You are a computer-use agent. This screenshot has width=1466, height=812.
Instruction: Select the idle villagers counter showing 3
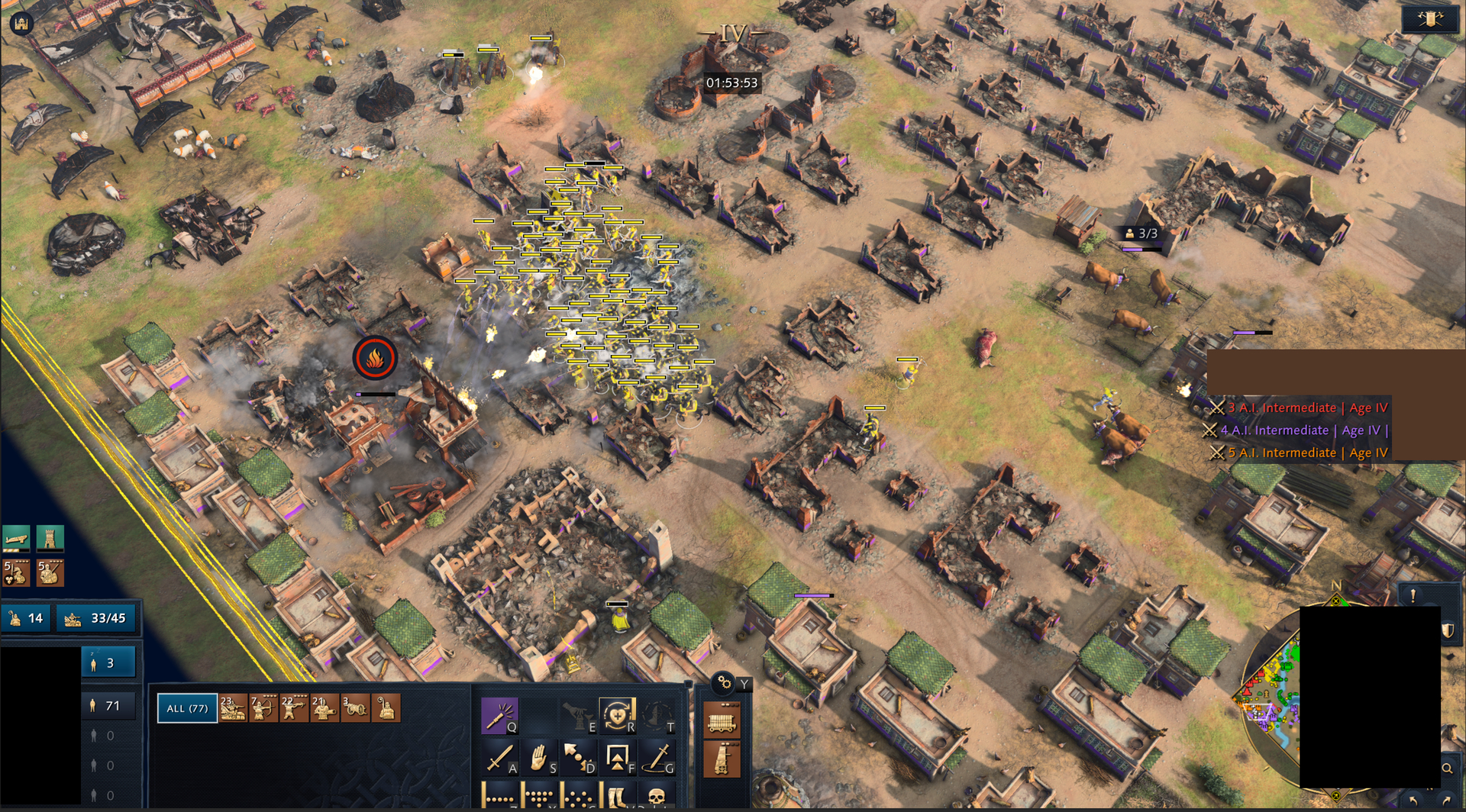[x=108, y=663]
